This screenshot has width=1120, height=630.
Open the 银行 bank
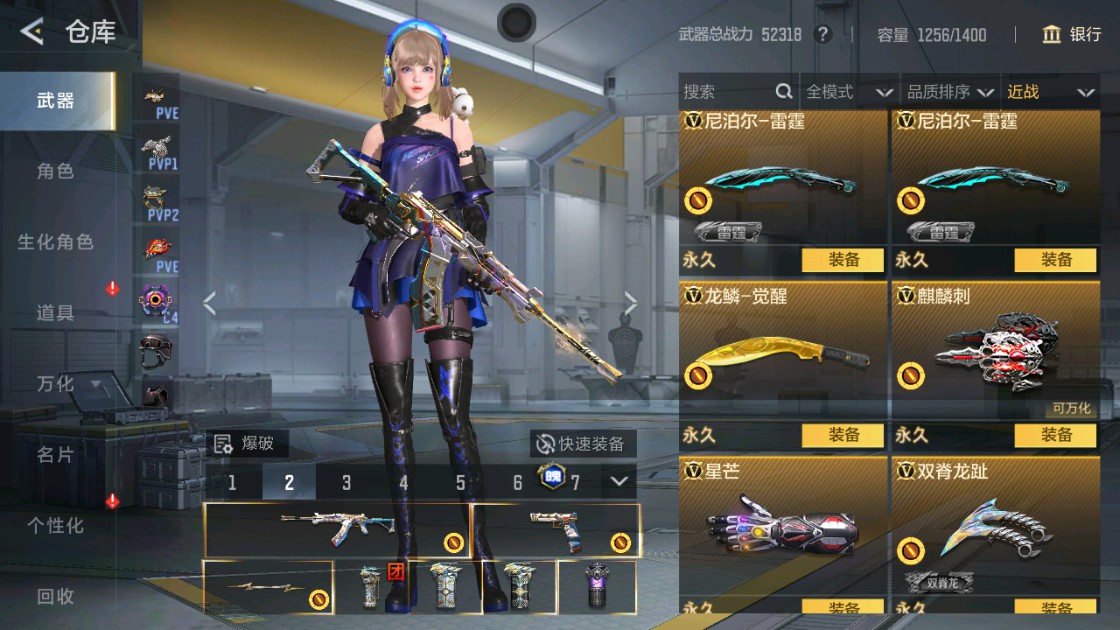(1072, 35)
